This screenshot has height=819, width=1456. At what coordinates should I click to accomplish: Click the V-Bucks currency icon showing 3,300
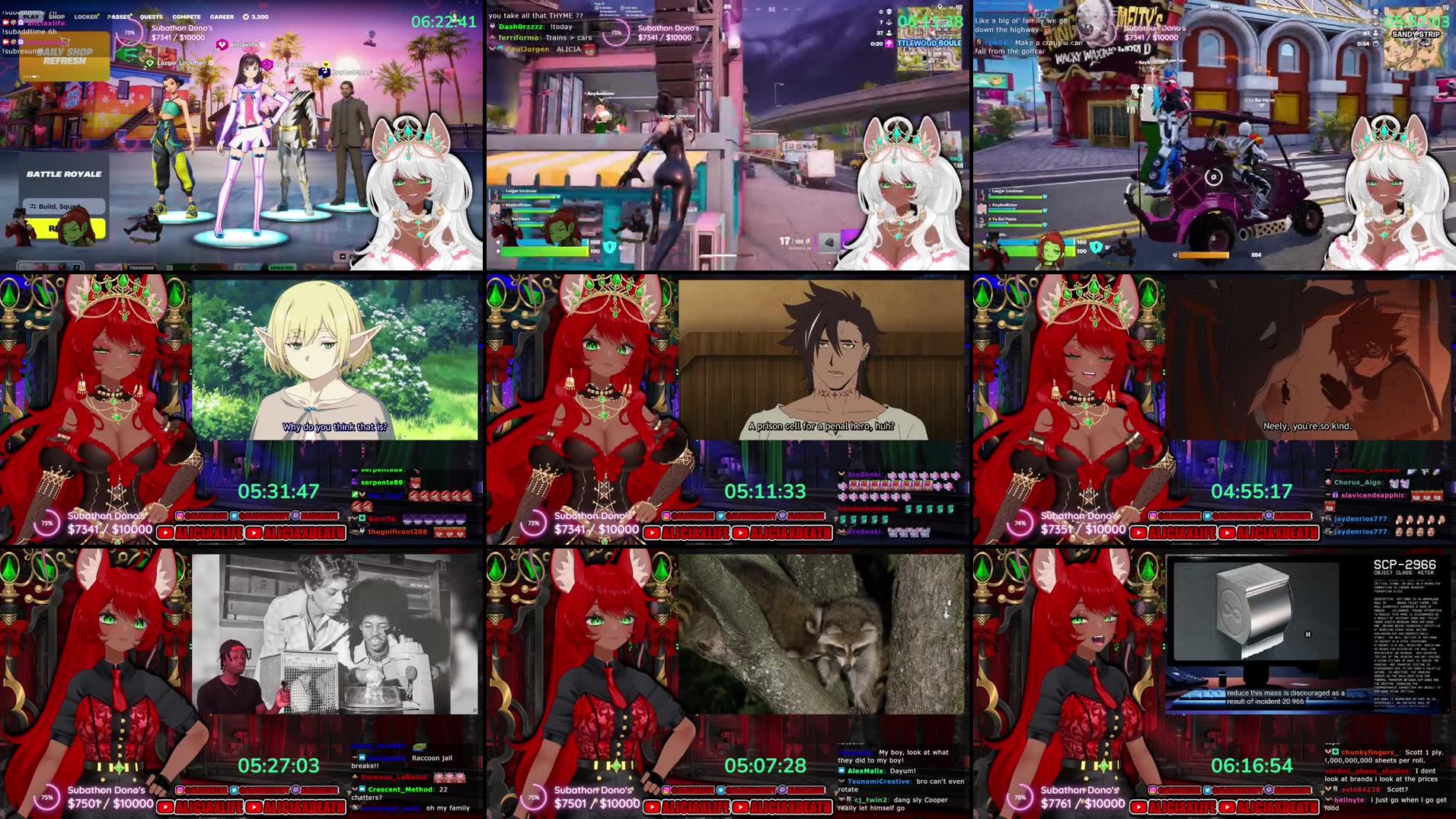(246, 17)
